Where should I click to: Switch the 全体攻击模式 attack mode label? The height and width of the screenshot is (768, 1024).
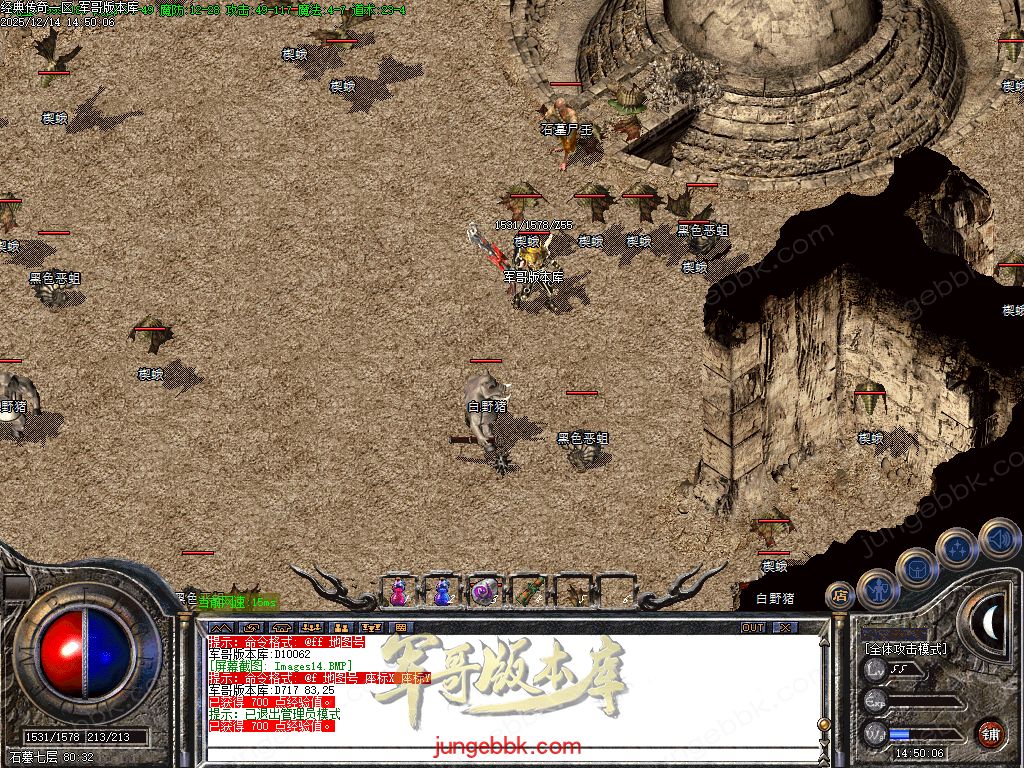(905, 648)
